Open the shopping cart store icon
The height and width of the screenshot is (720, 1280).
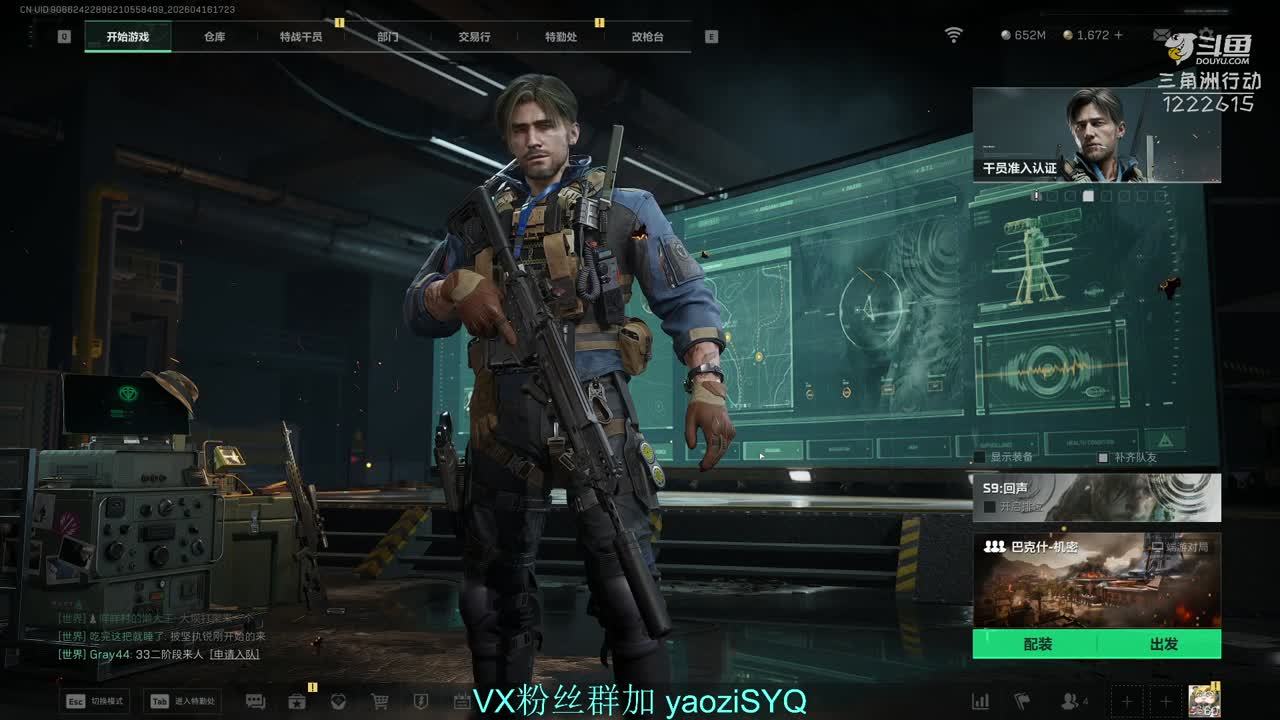click(x=380, y=701)
